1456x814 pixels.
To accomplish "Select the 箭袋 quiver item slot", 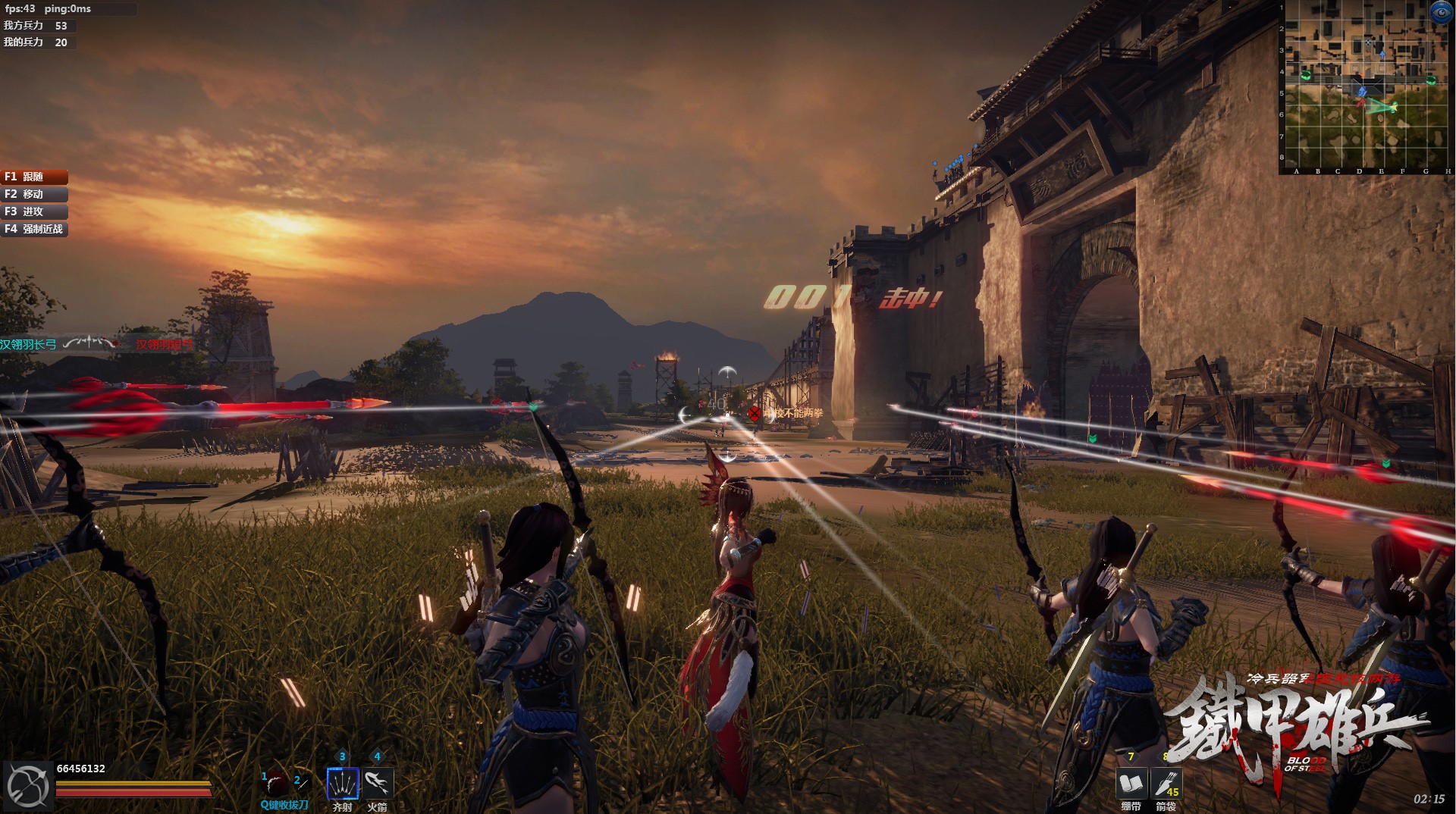I will [x=1165, y=783].
